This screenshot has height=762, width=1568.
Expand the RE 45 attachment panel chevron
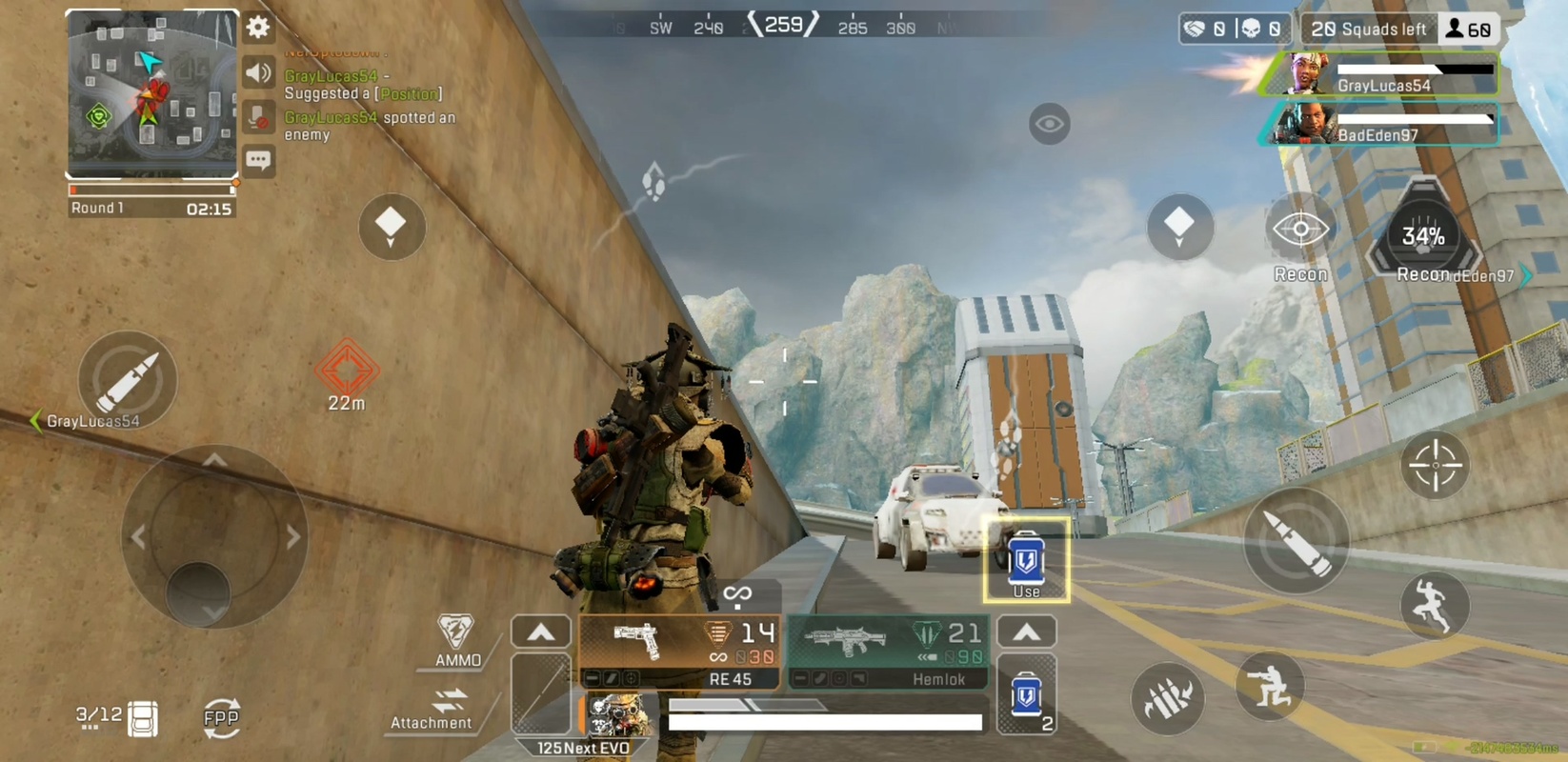click(x=540, y=631)
